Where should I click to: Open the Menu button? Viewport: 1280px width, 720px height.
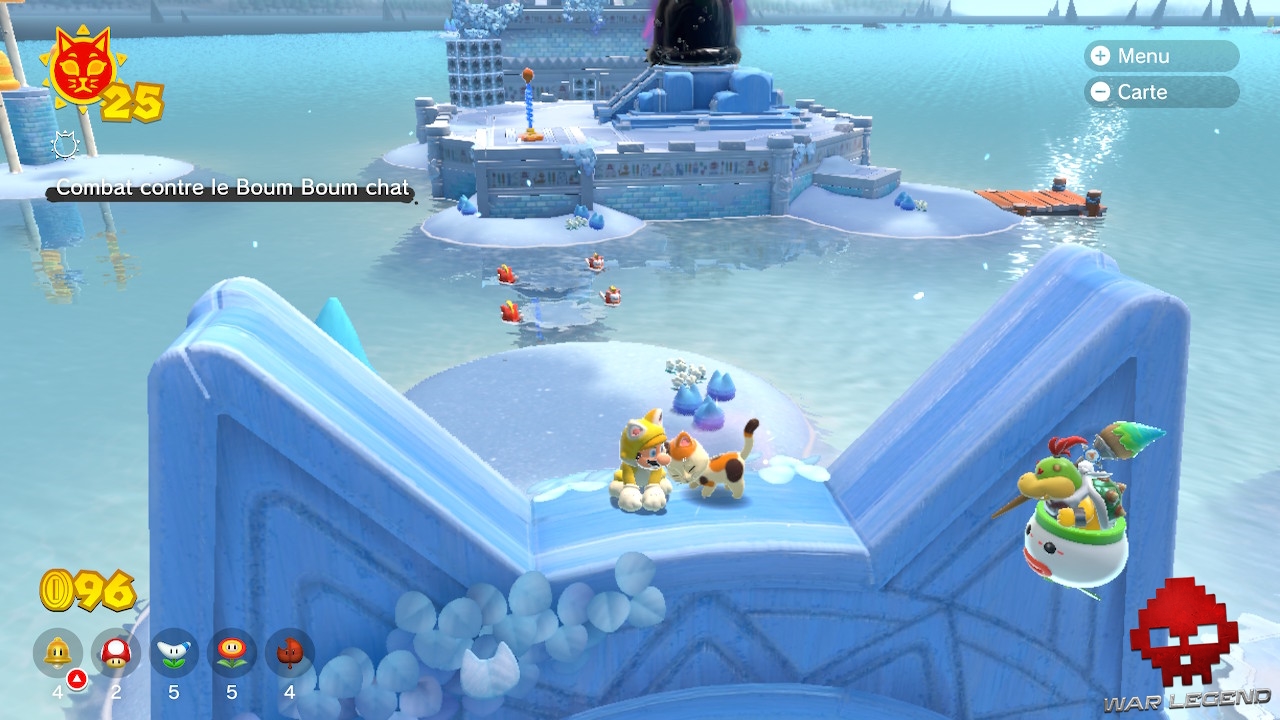point(1160,56)
